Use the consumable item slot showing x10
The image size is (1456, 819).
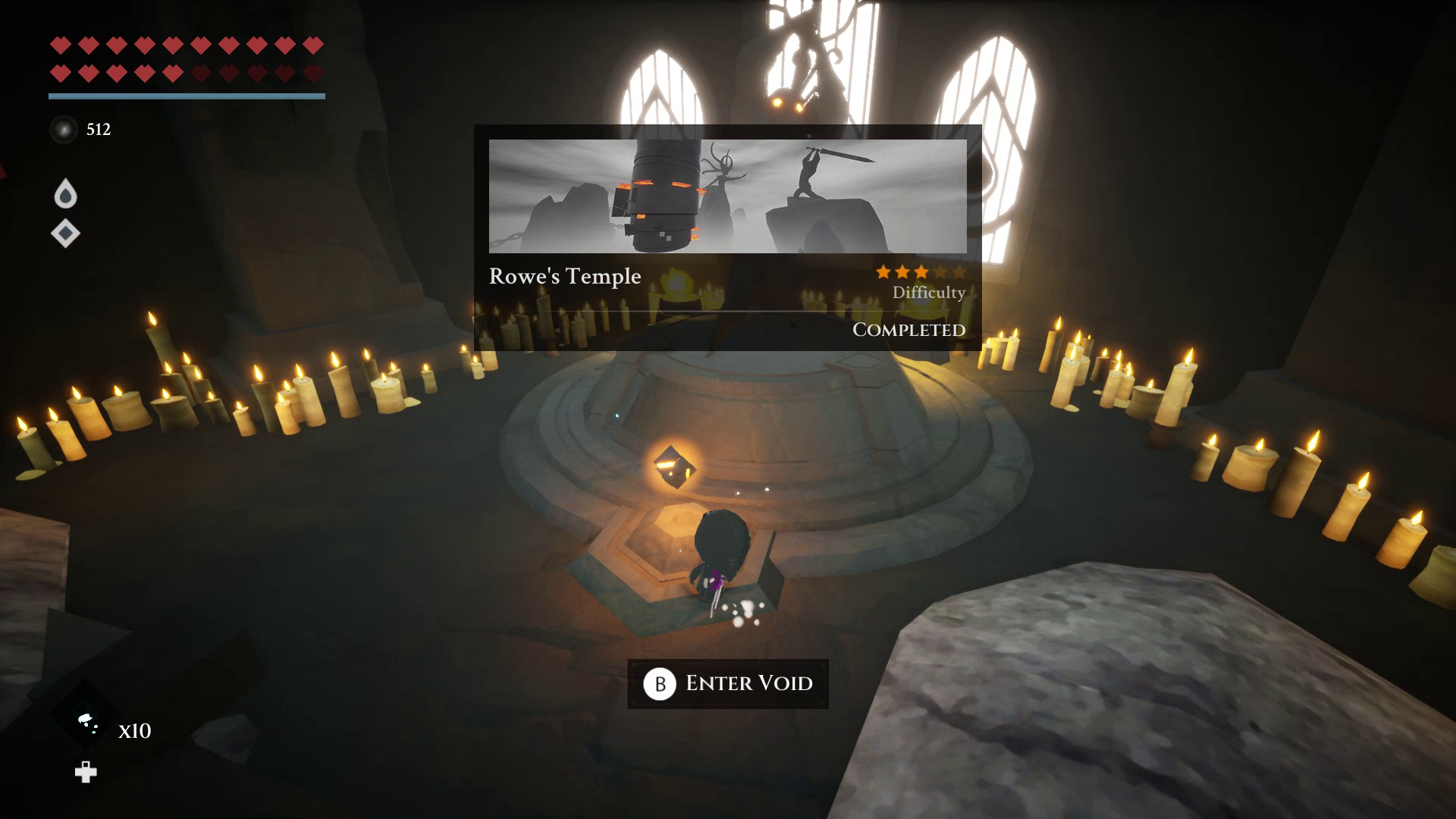[86, 720]
